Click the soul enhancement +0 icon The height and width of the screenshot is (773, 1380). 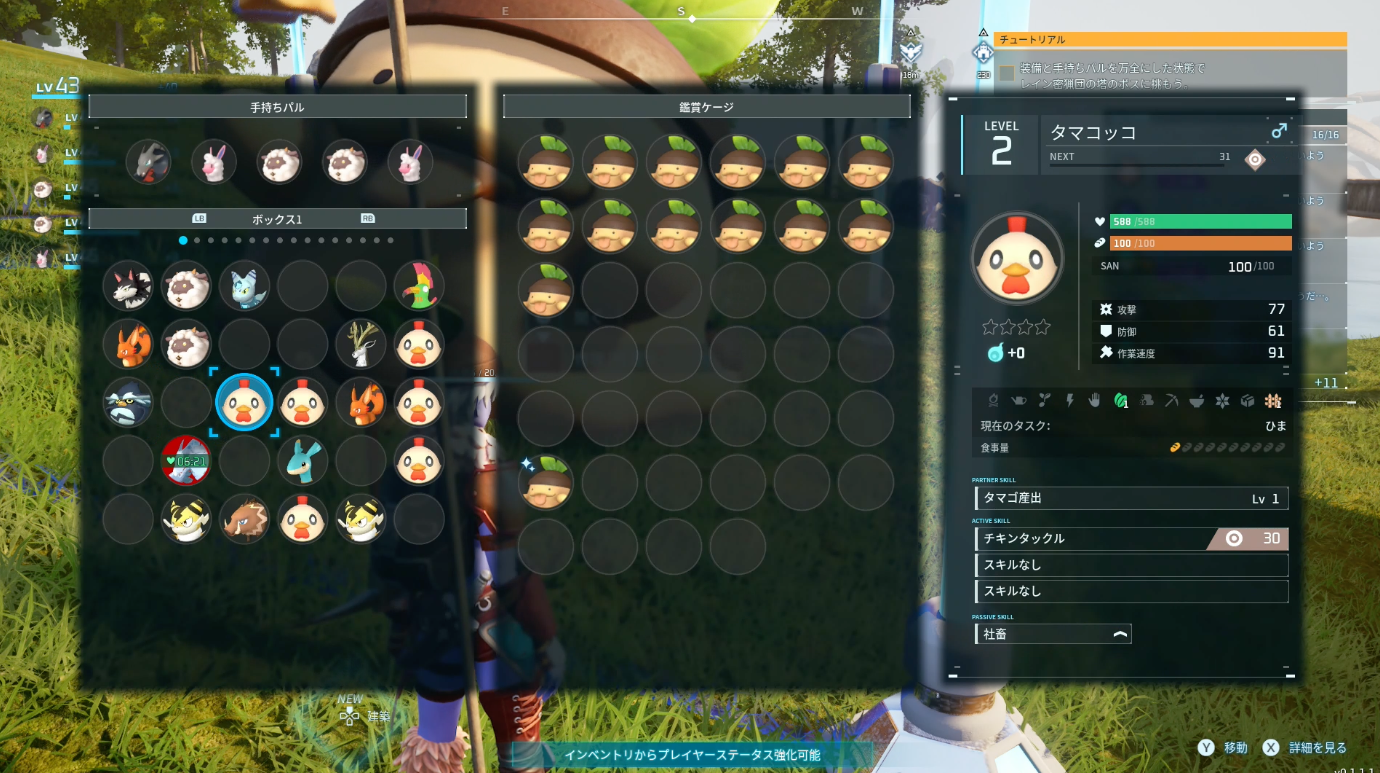pyautogui.click(x=996, y=352)
